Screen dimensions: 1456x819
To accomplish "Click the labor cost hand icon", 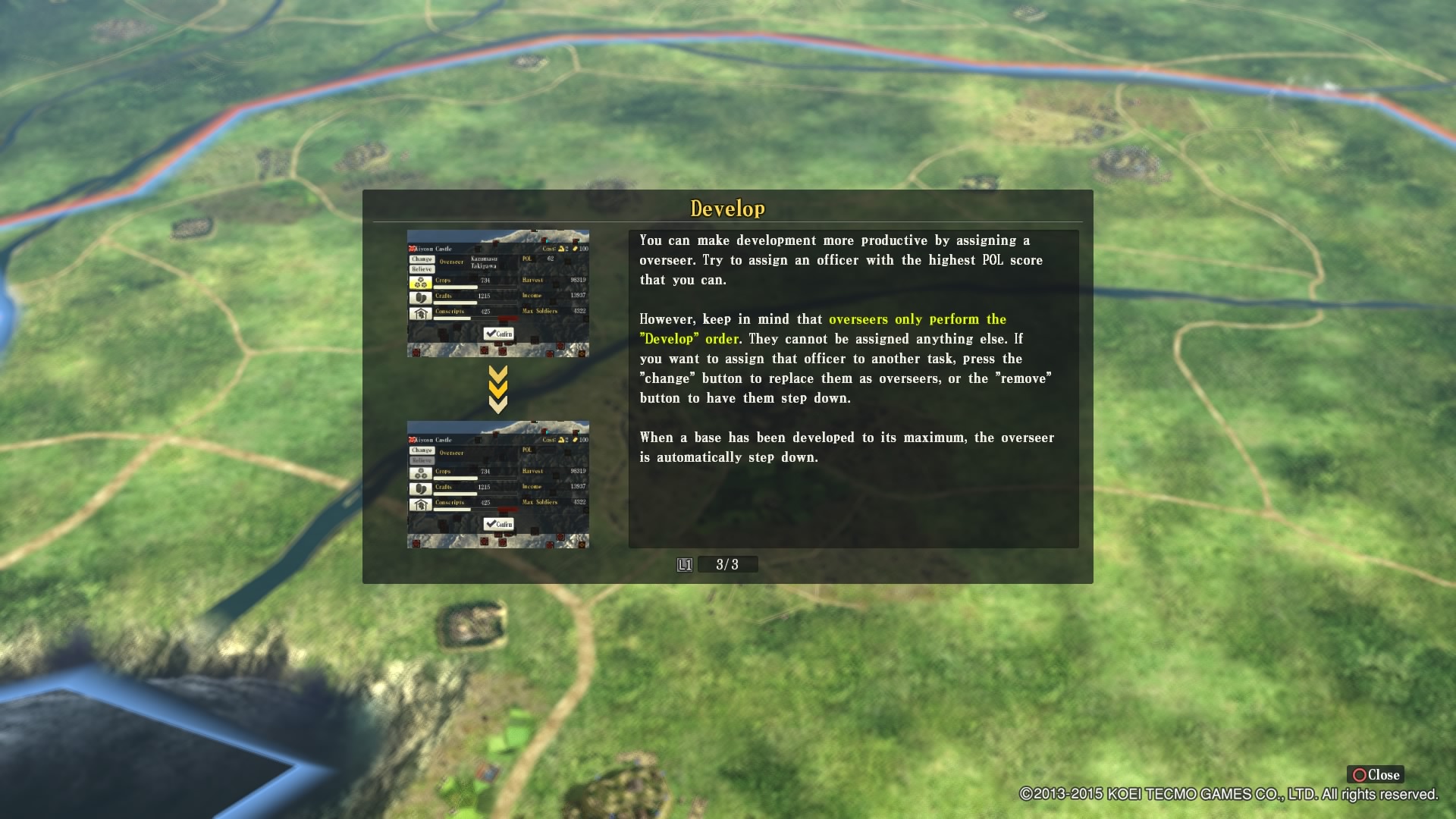I will (561, 249).
